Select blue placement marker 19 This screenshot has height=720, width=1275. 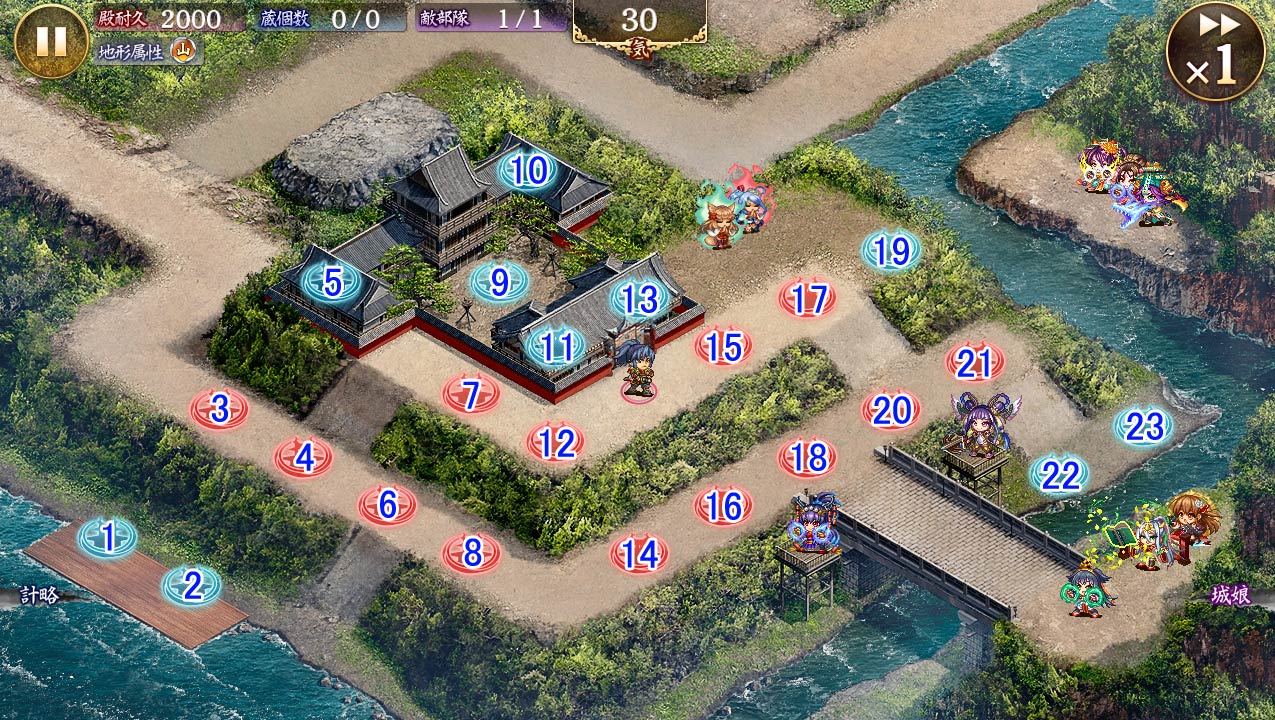point(891,251)
